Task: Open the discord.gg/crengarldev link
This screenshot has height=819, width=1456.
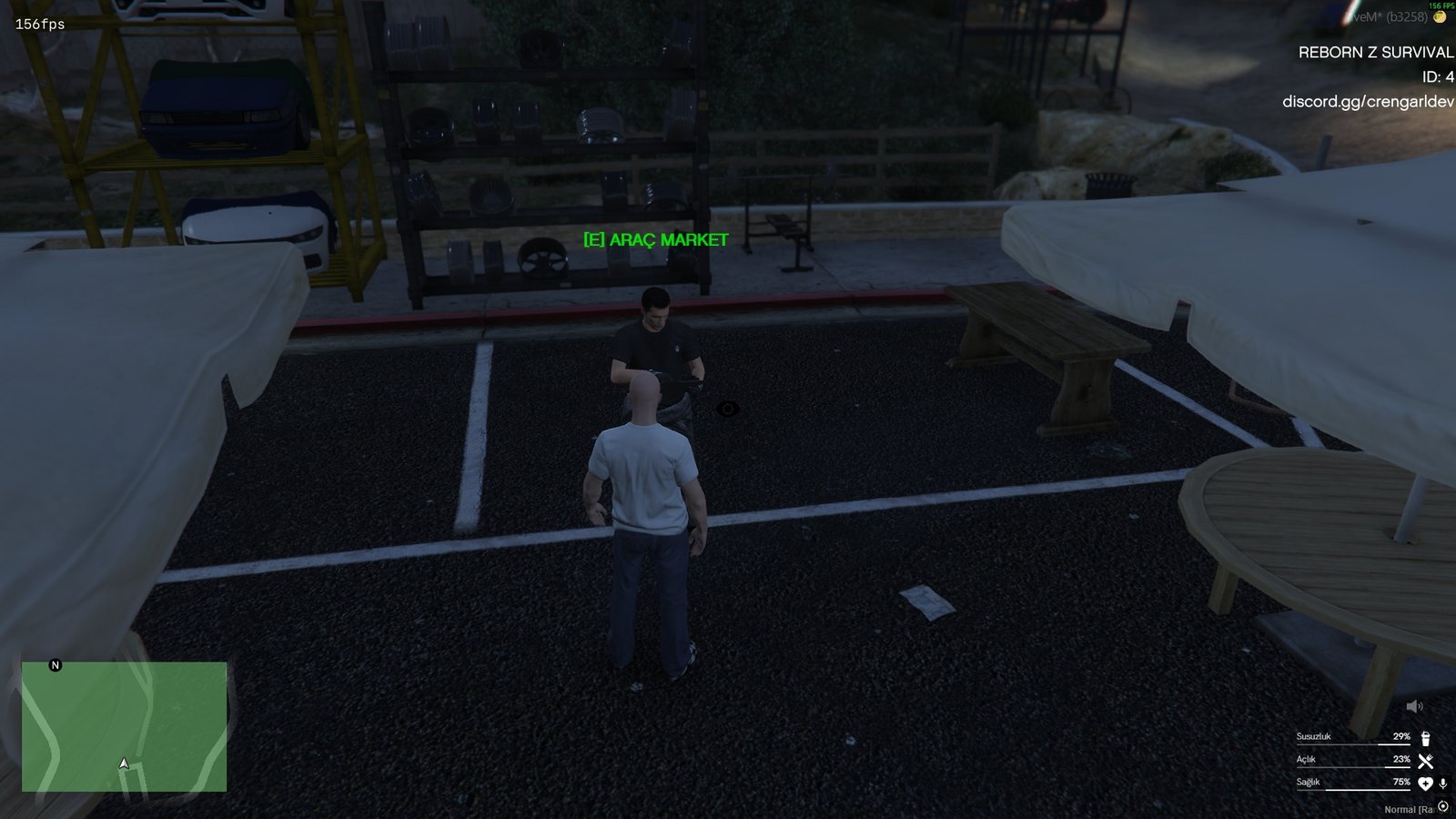Action: tap(1368, 102)
